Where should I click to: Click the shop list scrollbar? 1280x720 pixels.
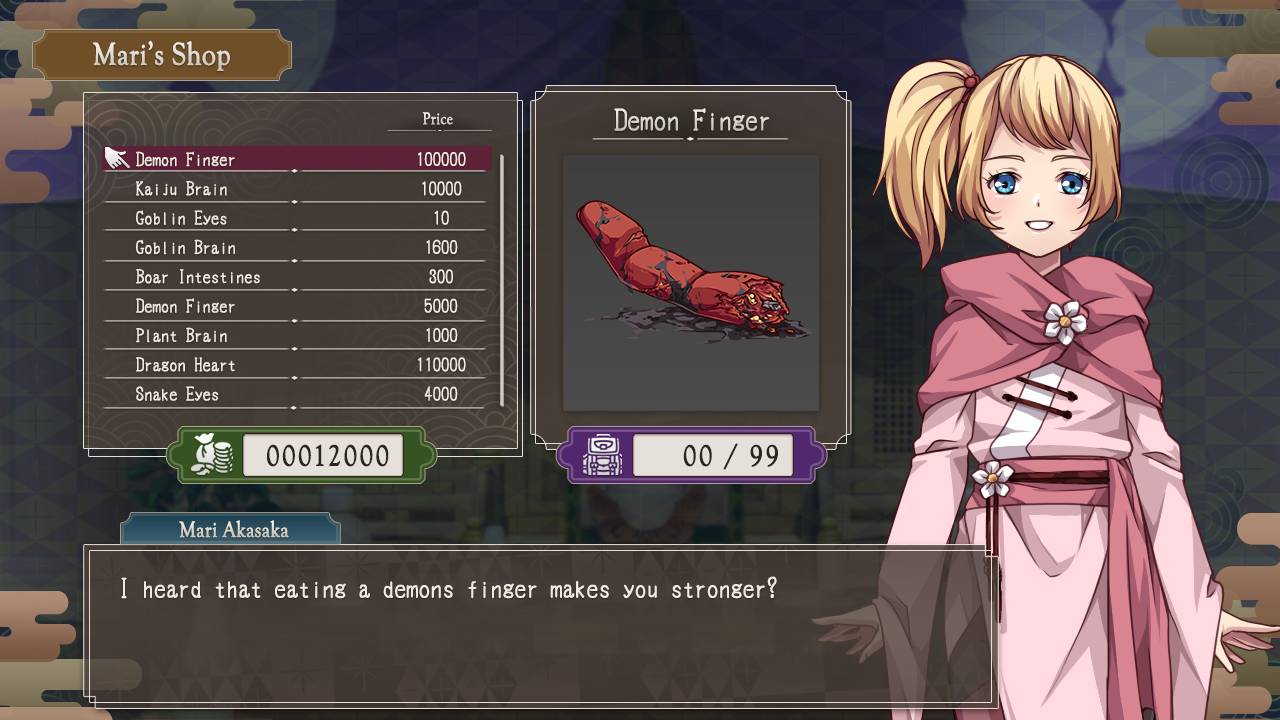click(501, 280)
